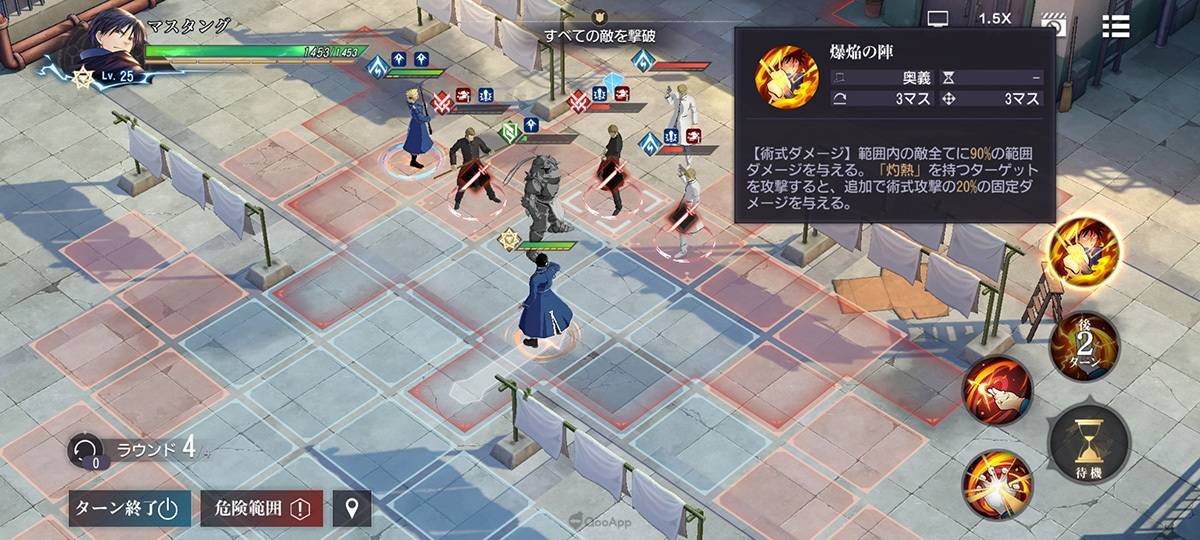Activate the finger-snap flame skill
1200x540 pixels.
pyautogui.click(x=997, y=391)
